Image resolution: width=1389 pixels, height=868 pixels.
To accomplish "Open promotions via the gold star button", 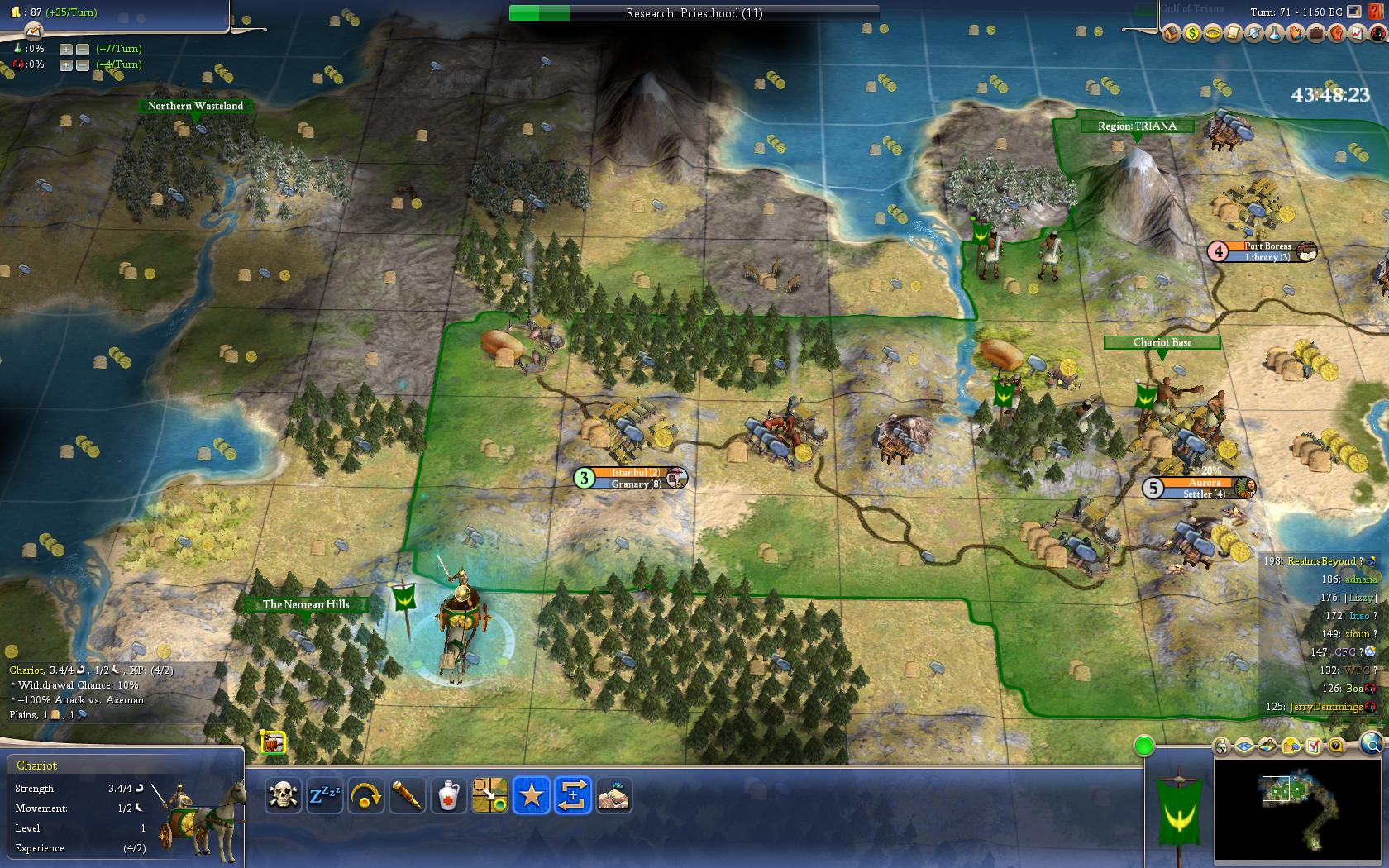I will (531, 795).
